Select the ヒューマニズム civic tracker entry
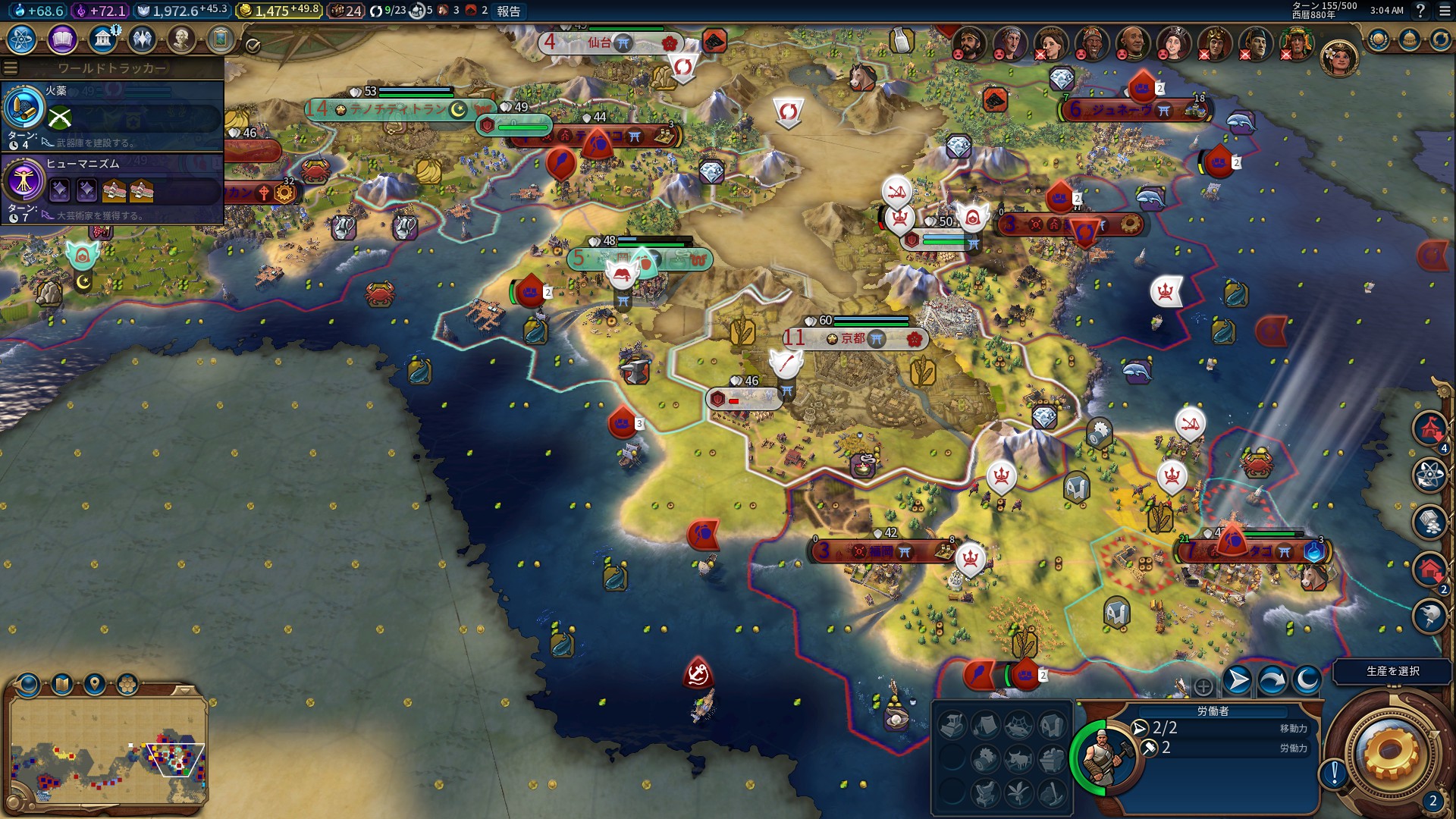 [x=112, y=188]
